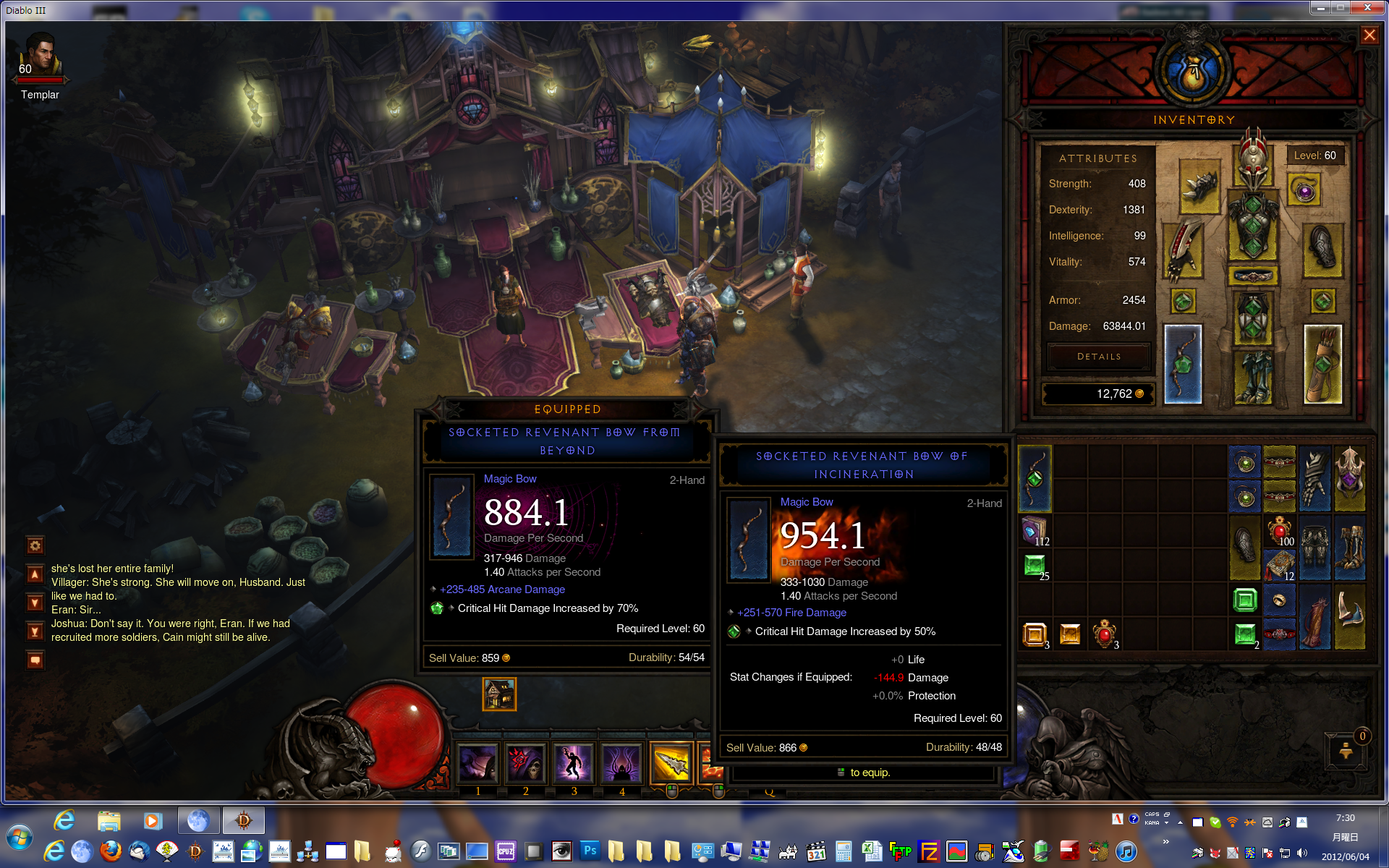The width and height of the screenshot is (1389, 868).
Task: Select the Revenant Bow in the backpack
Action: tap(1035, 478)
